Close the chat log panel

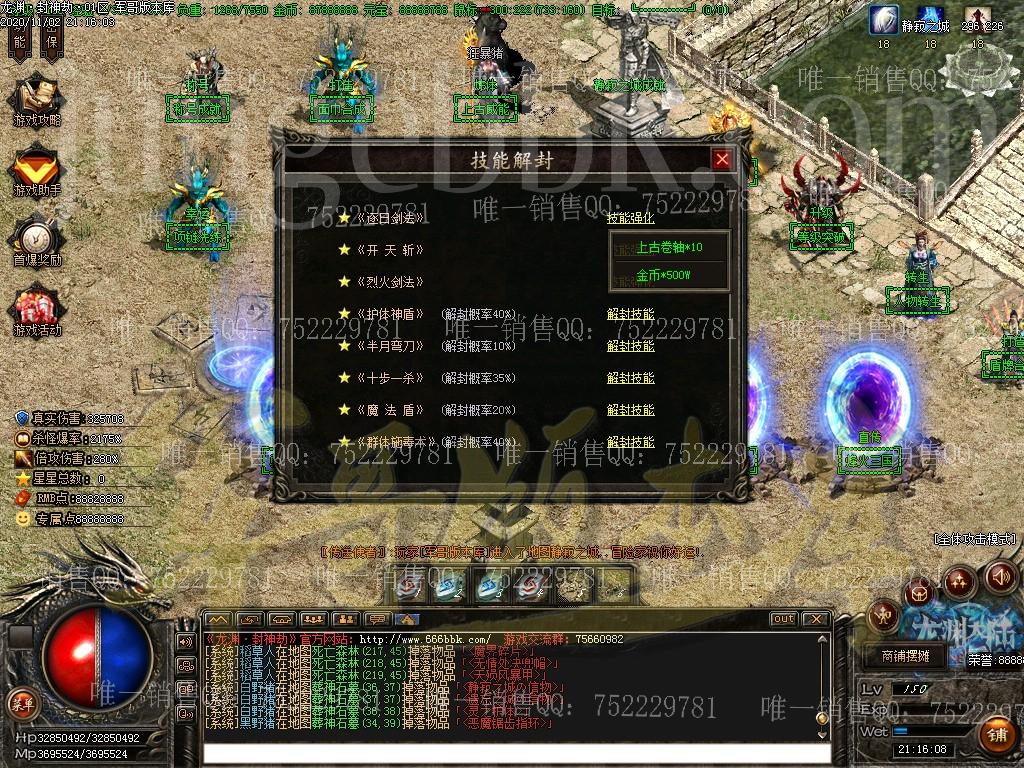click(x=816, y=619)
